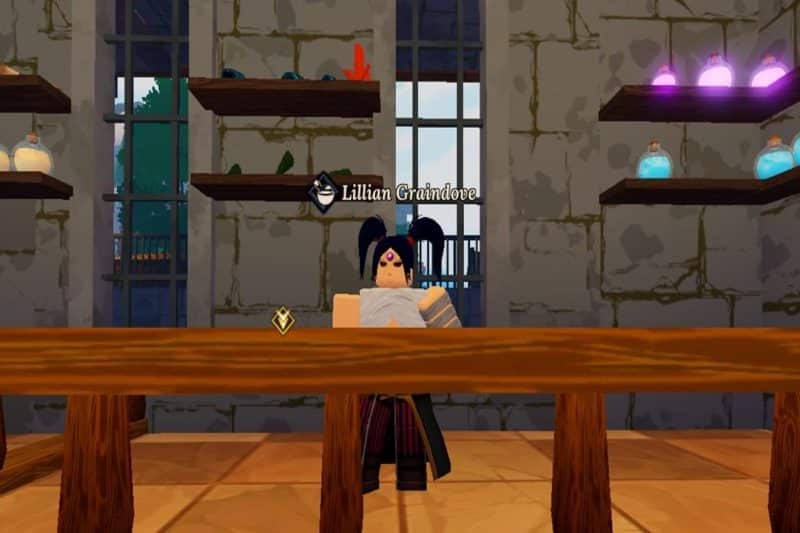Viewport: 800px width, 533px height.
Task: Select the mortar icon beside Lillian Graindove
Action: point(322,190)
